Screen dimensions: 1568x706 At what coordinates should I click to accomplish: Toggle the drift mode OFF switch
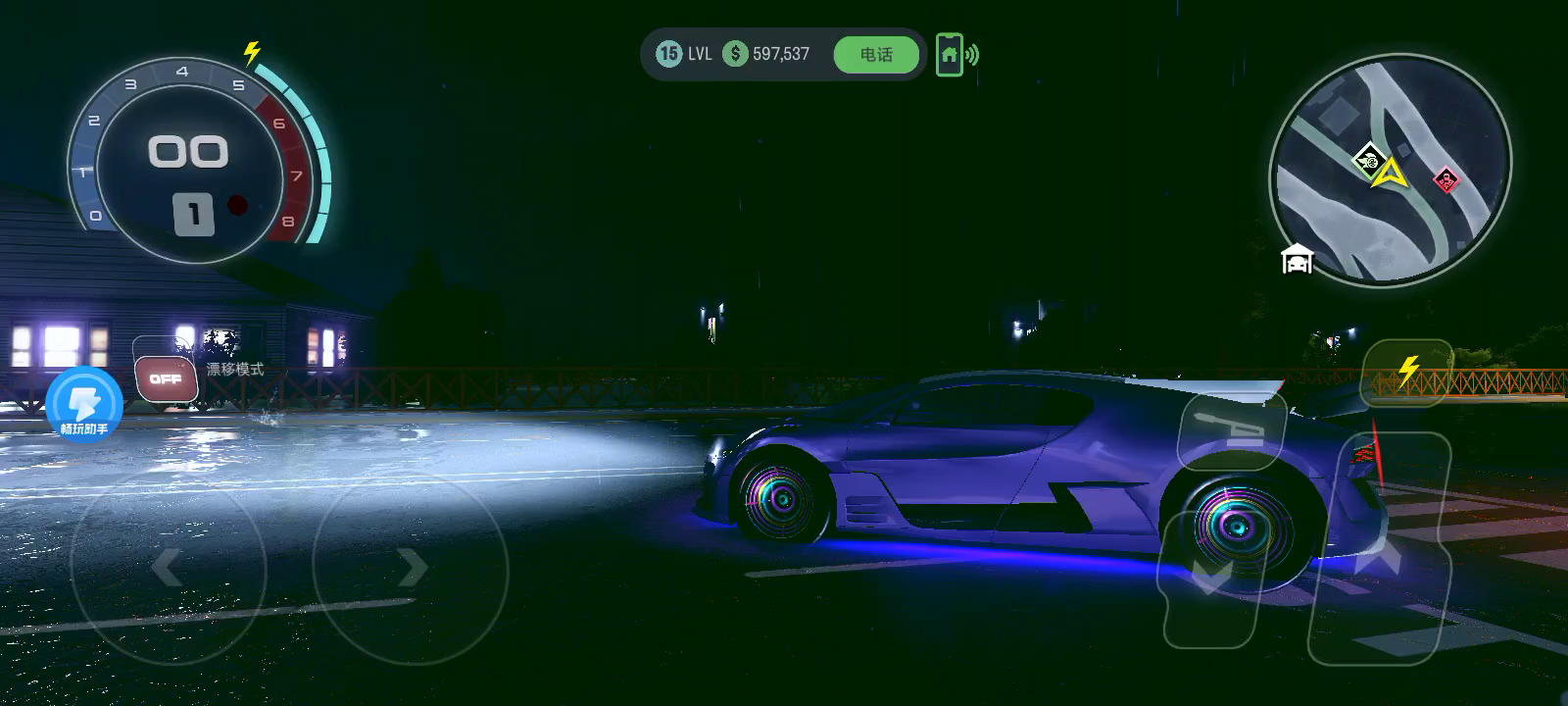(x=166, y=378)
